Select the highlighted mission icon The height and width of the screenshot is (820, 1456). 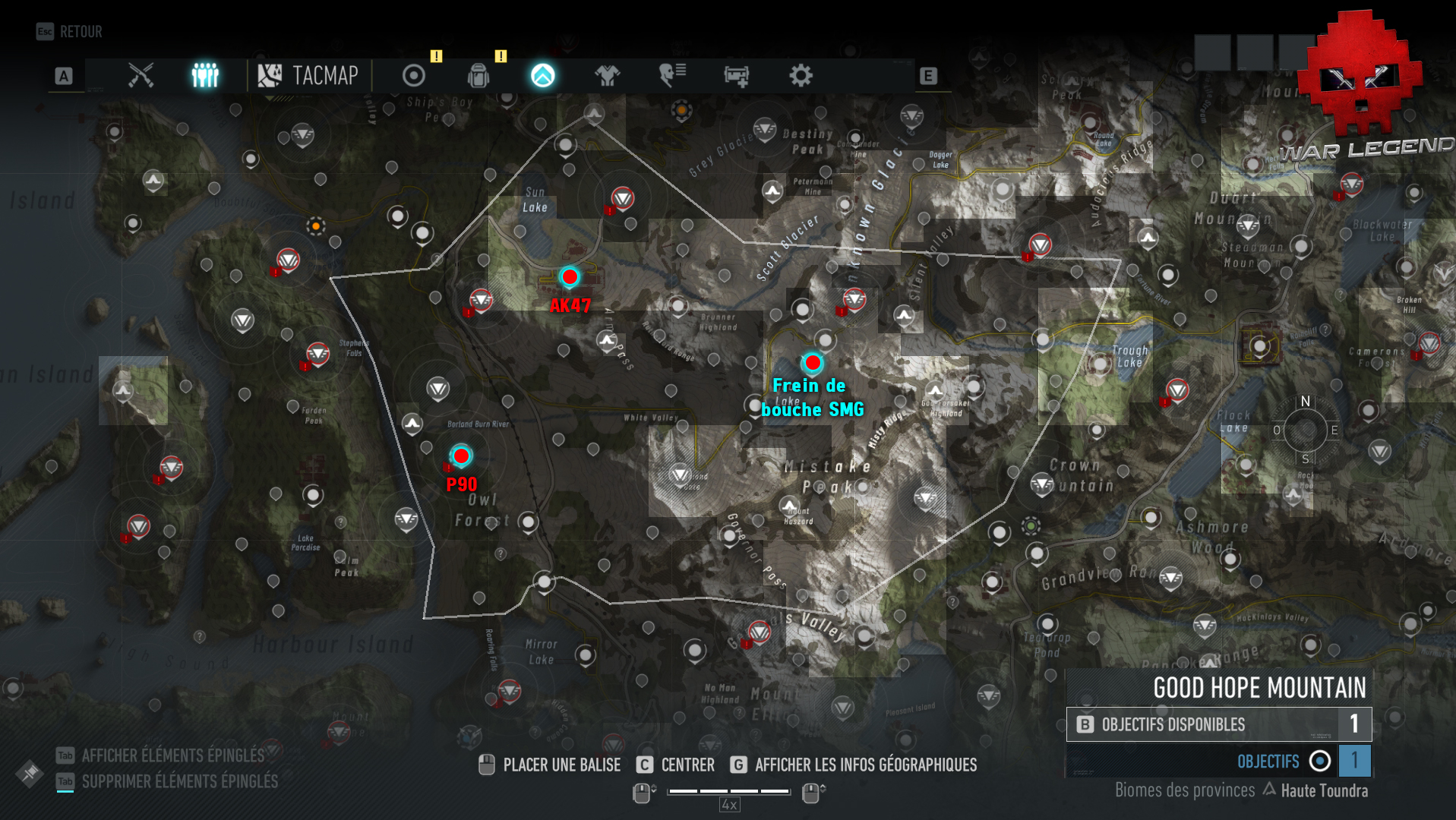(542, 76)
